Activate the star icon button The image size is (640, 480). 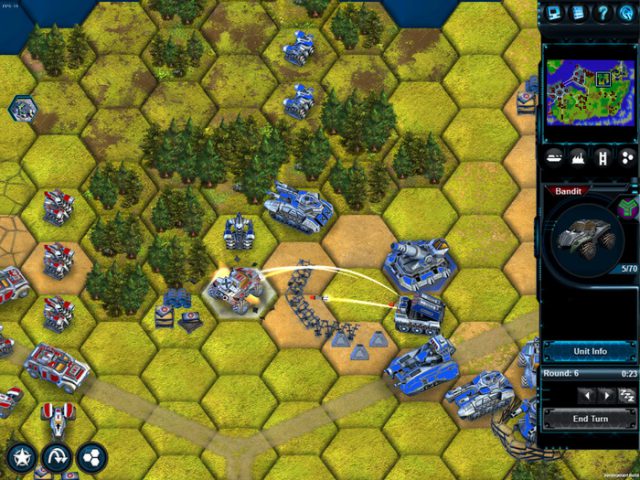pos(21,457)
